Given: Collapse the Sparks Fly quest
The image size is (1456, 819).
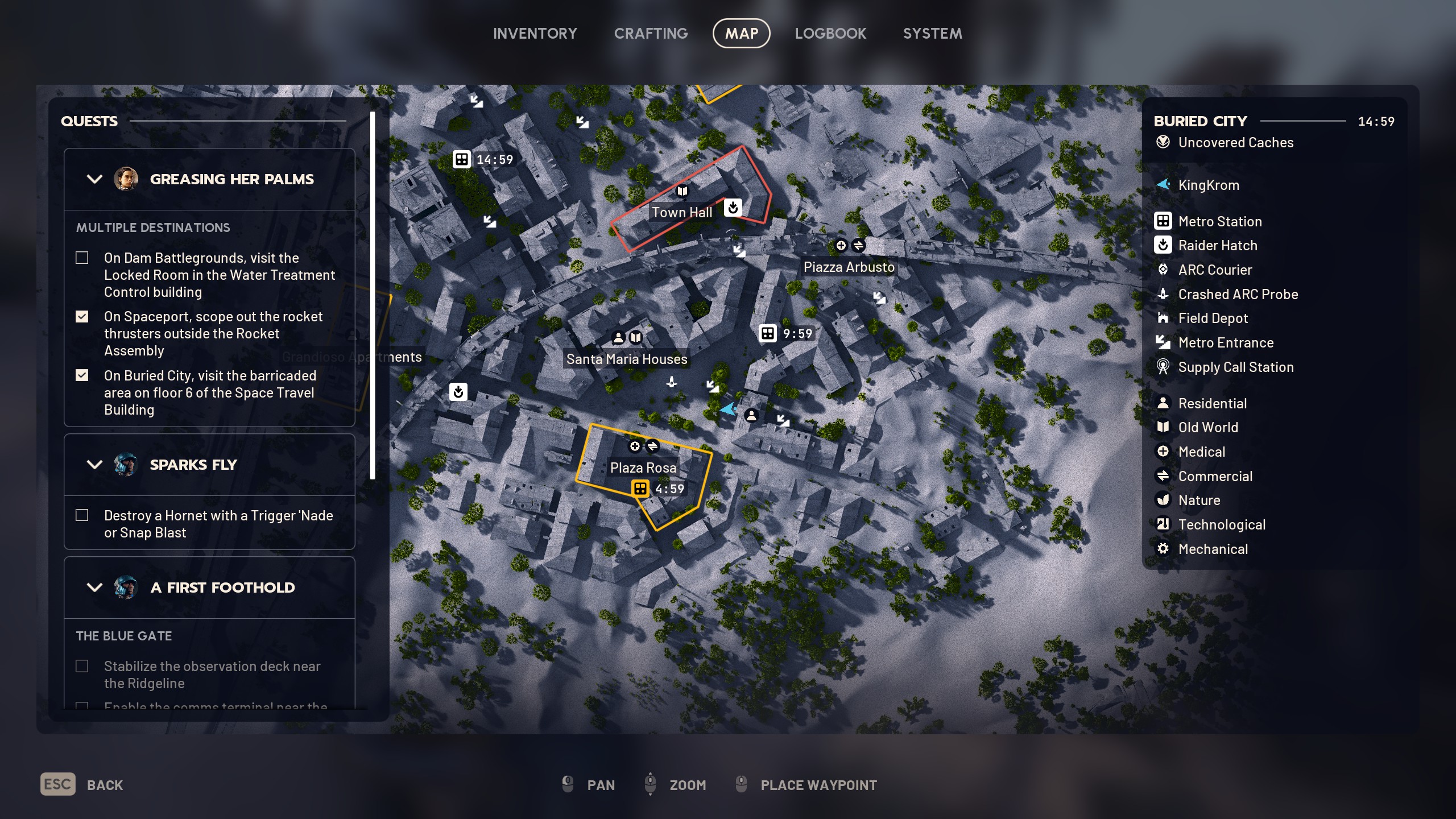Looking at the screenshot, I should tap(94, 465).
